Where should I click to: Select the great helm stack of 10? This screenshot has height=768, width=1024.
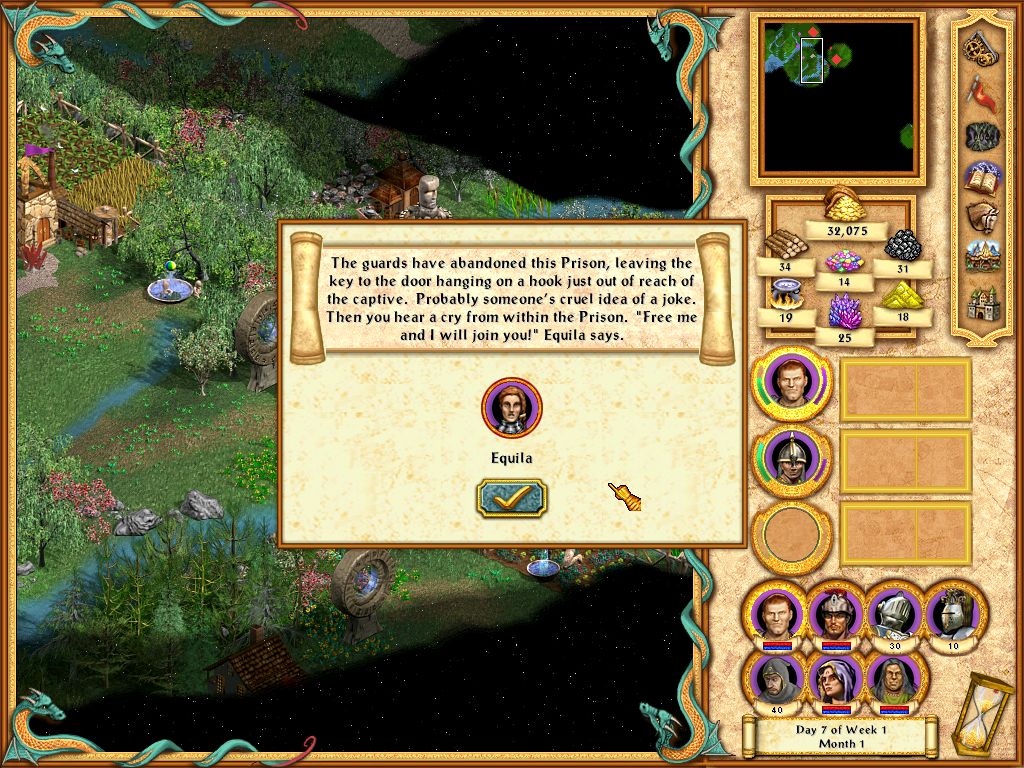click(951, 612)
